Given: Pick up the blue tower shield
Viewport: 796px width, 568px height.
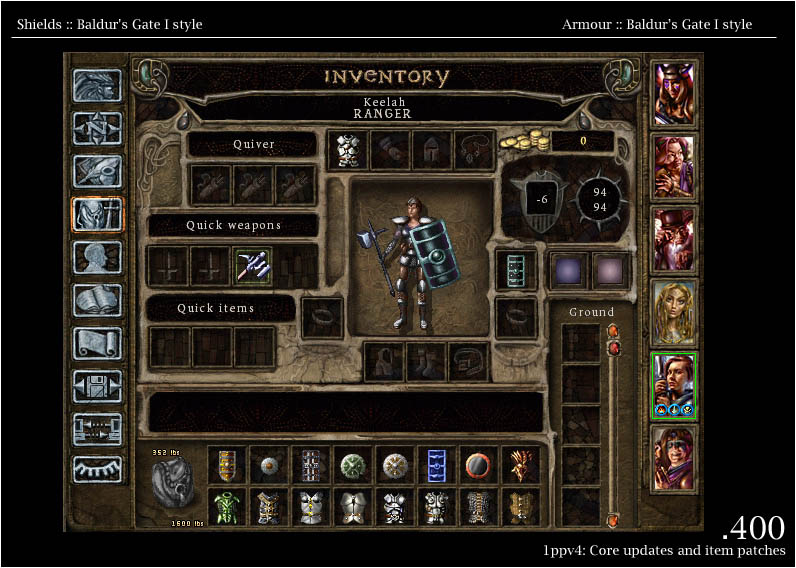Looking at the screenshot, I should [433, 465].
